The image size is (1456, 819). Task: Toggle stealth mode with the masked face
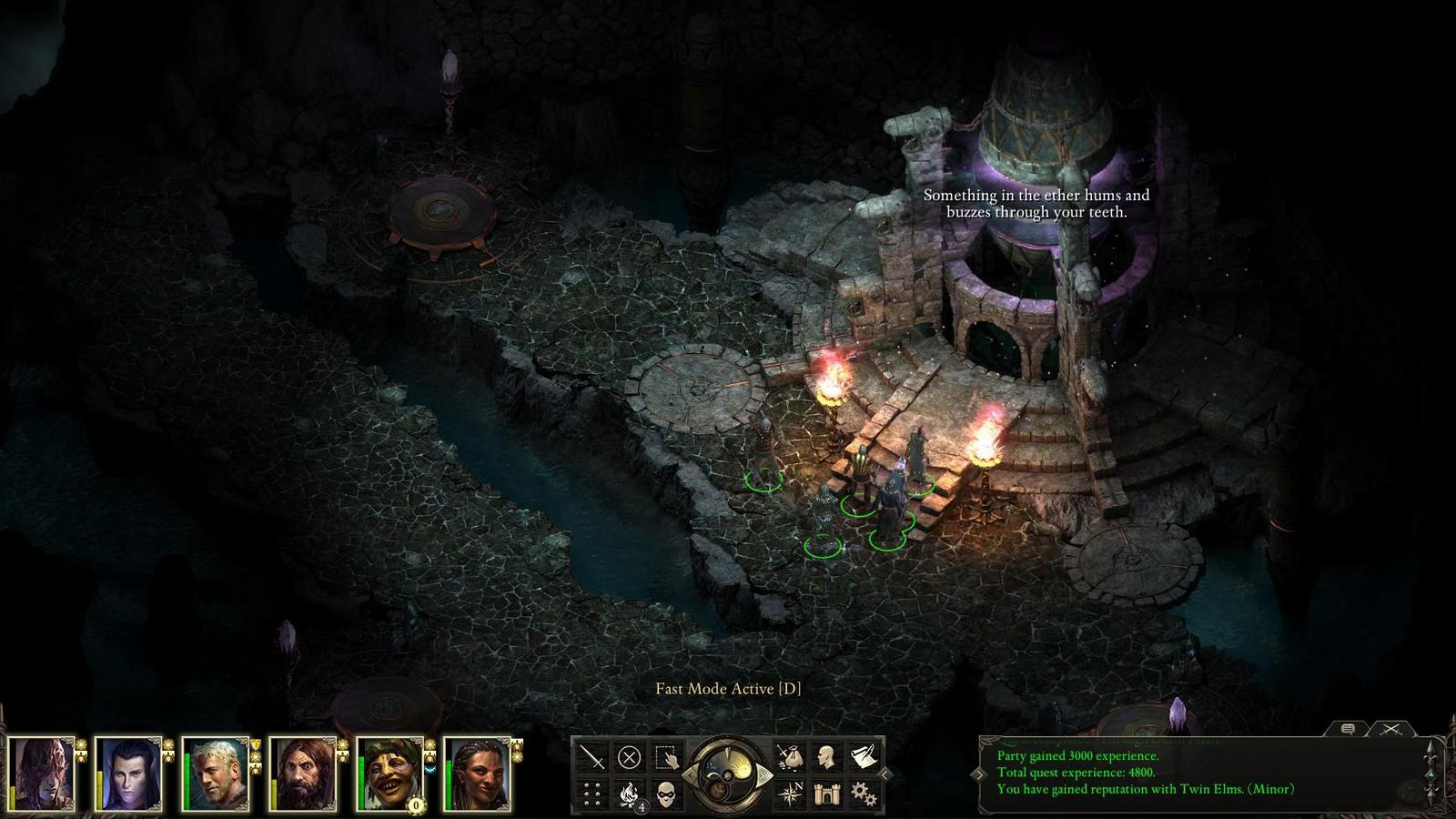666,794
